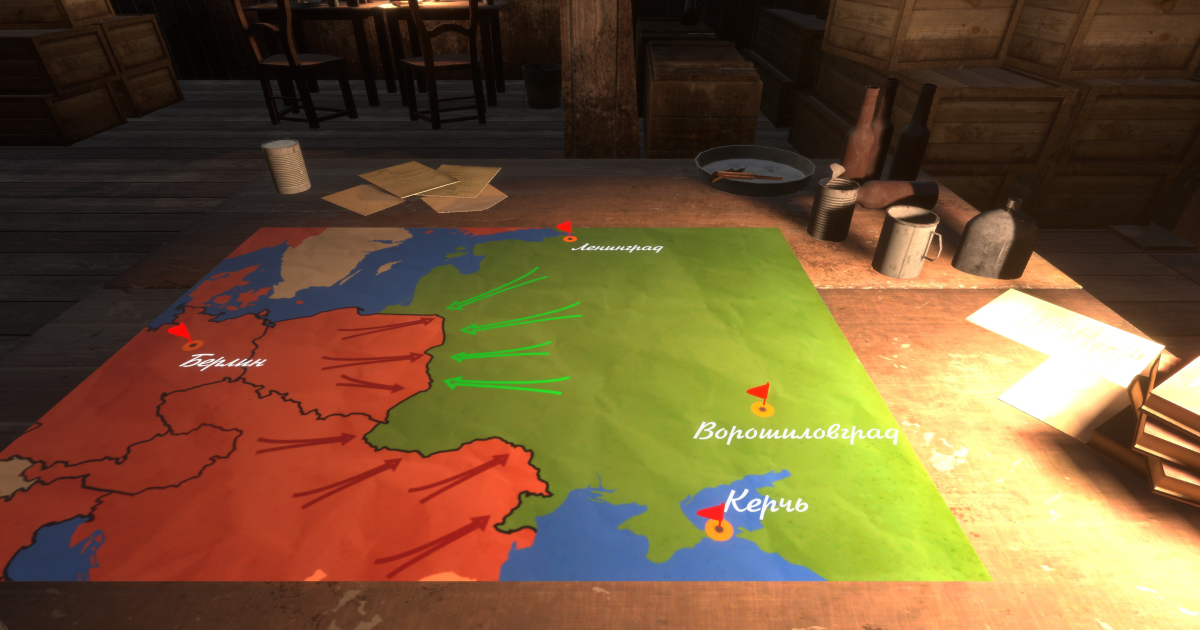Select the Ленинград map marker
Screen dimensions: 1200x630
pyautogui.click(x=569, y=236)
